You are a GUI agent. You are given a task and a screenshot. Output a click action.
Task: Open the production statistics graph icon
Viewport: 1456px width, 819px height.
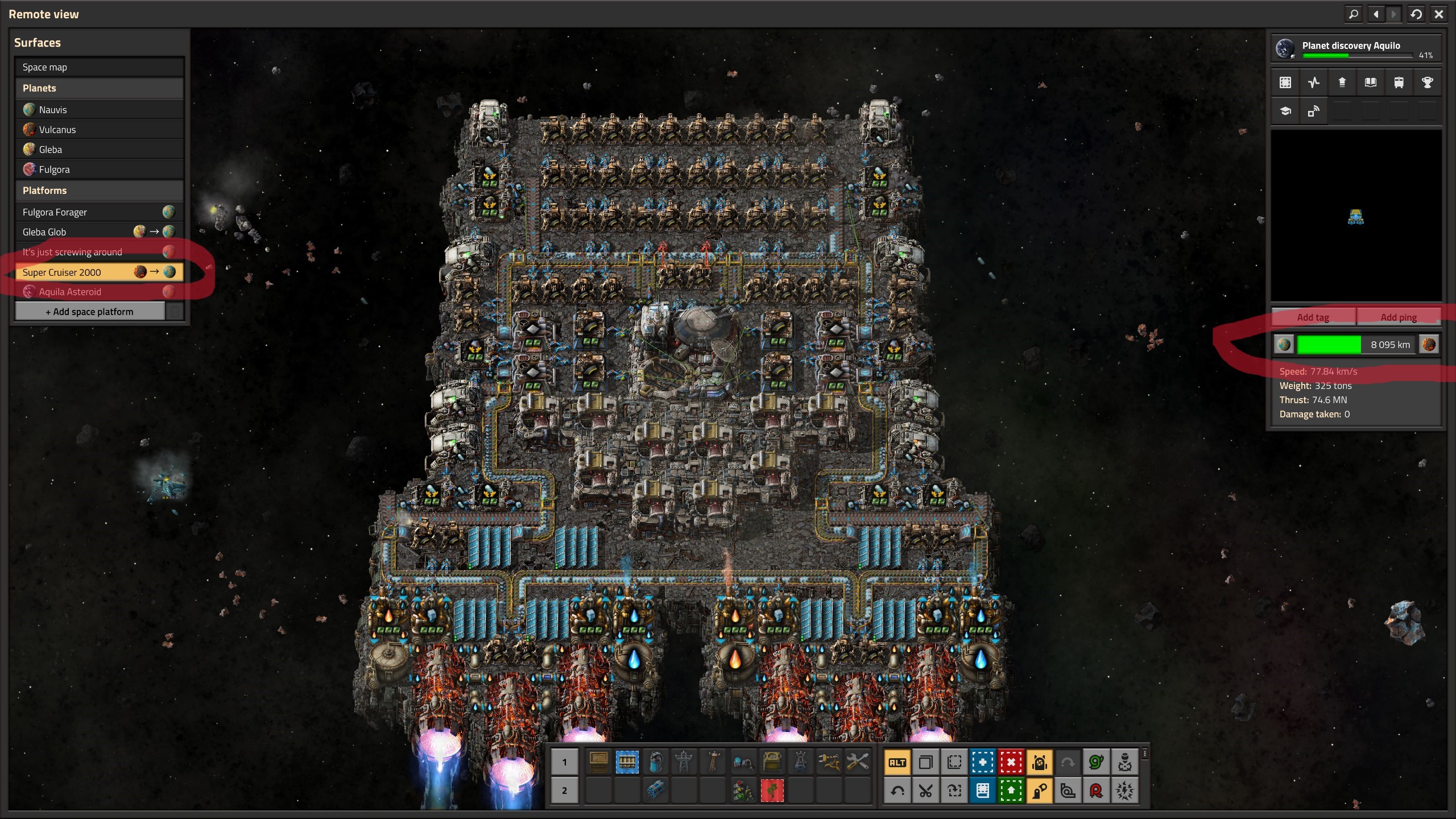coord(1313,83)
